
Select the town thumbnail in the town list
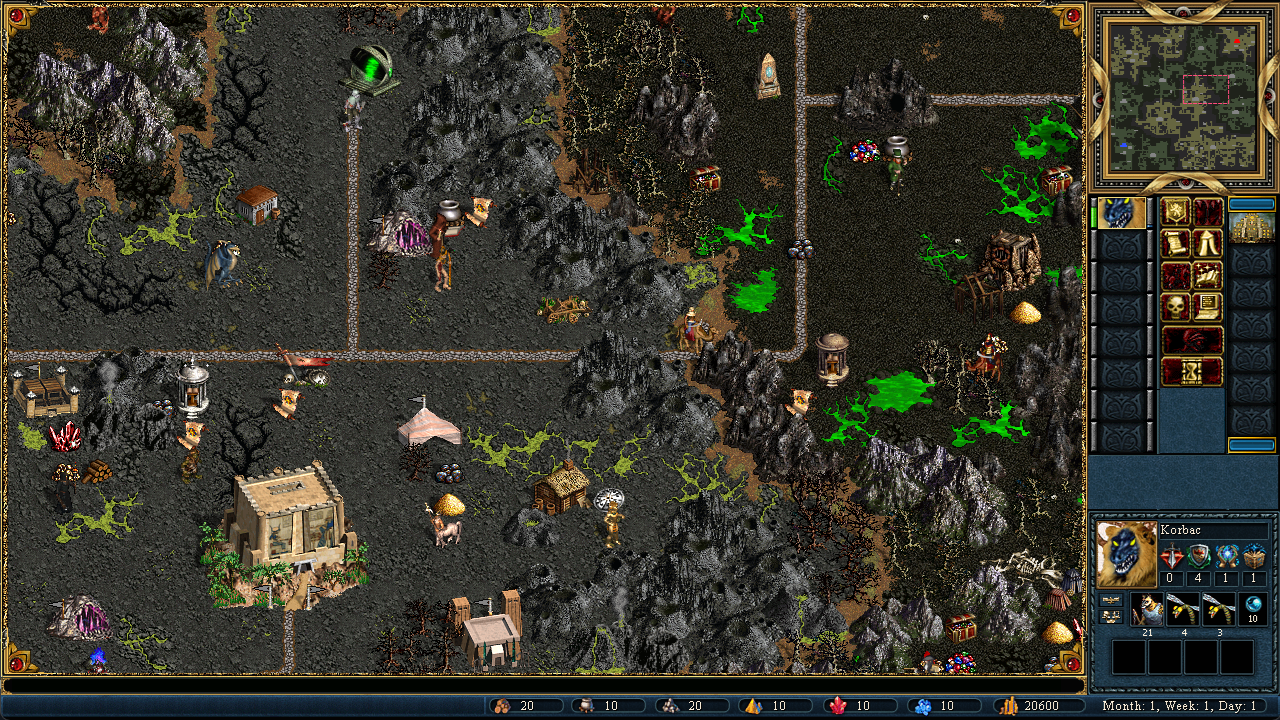[x=1251, y=227]
